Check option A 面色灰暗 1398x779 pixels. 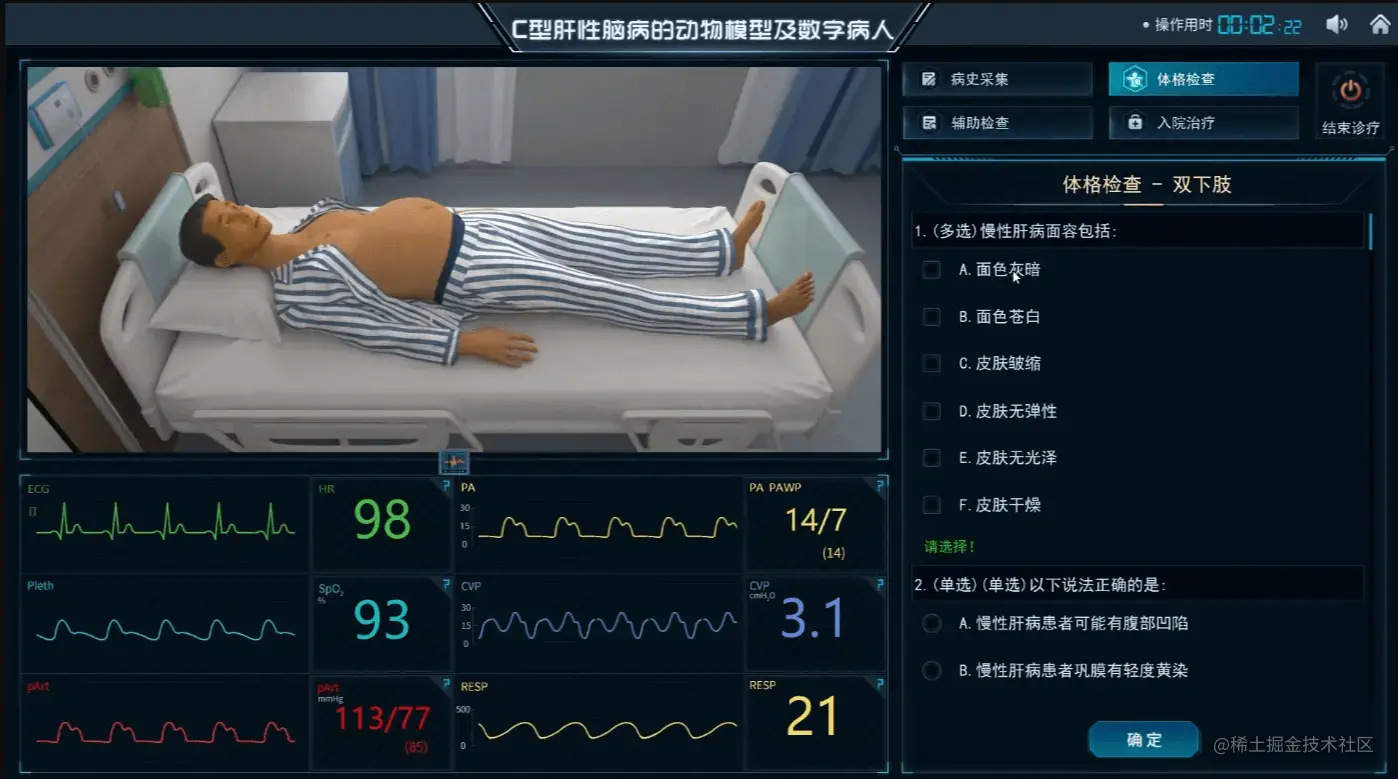(x=930, y=270)
